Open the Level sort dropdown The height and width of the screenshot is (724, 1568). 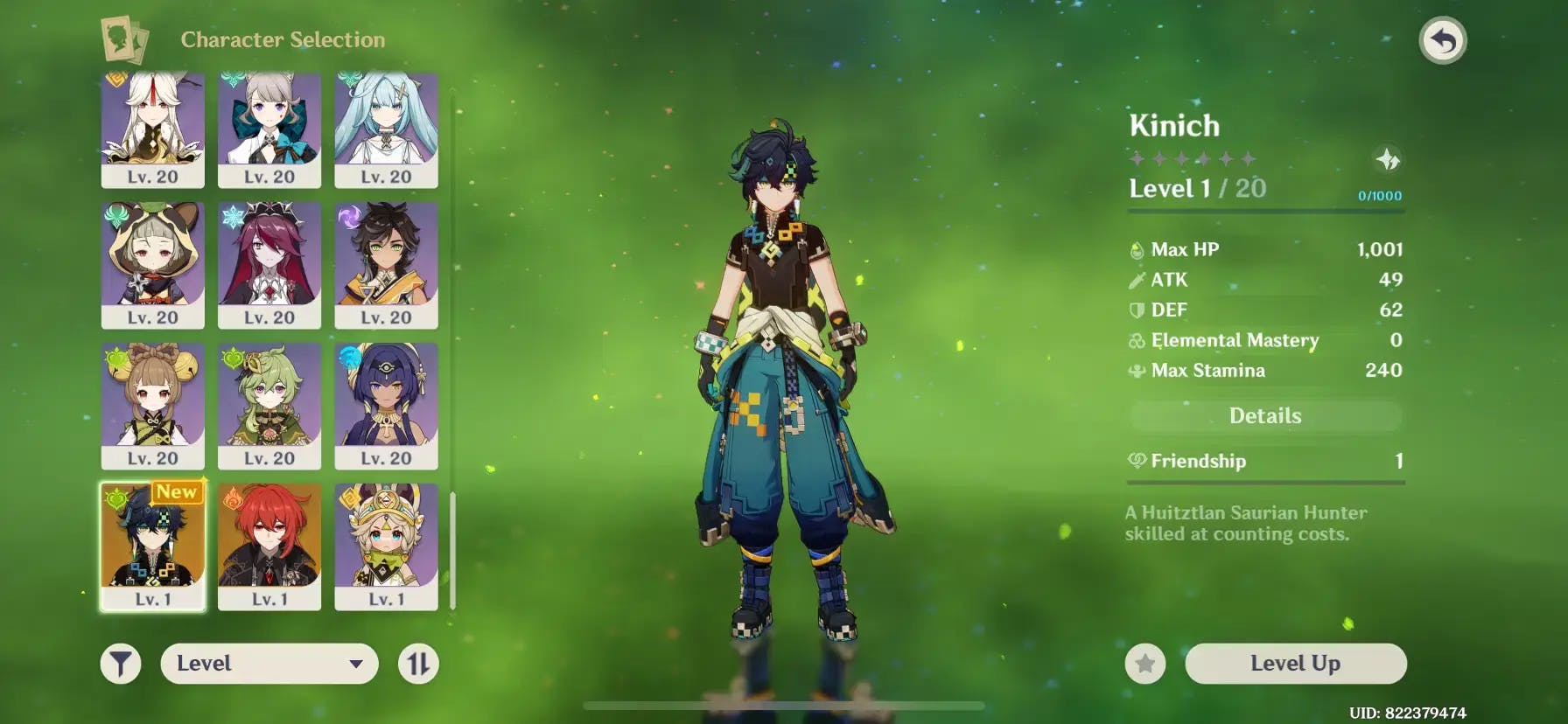coord(269,664)
